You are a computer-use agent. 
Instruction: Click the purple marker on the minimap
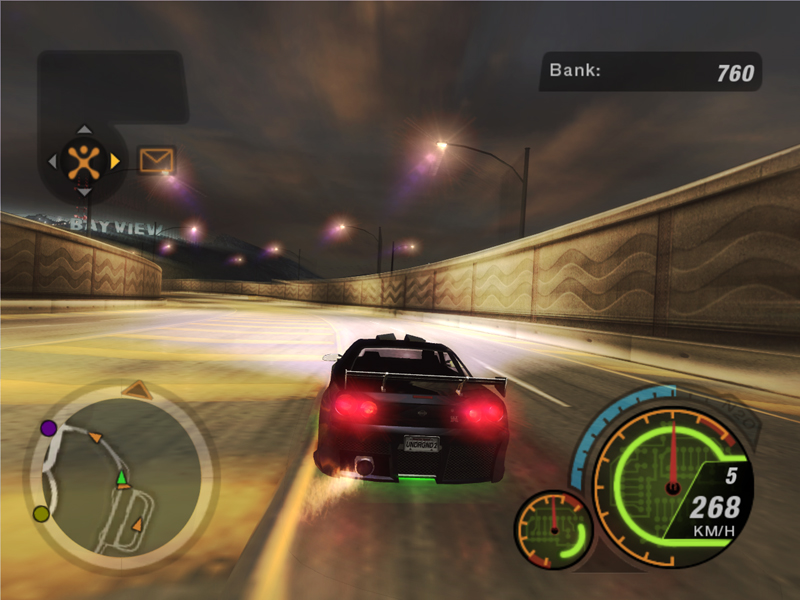(48, 428)
